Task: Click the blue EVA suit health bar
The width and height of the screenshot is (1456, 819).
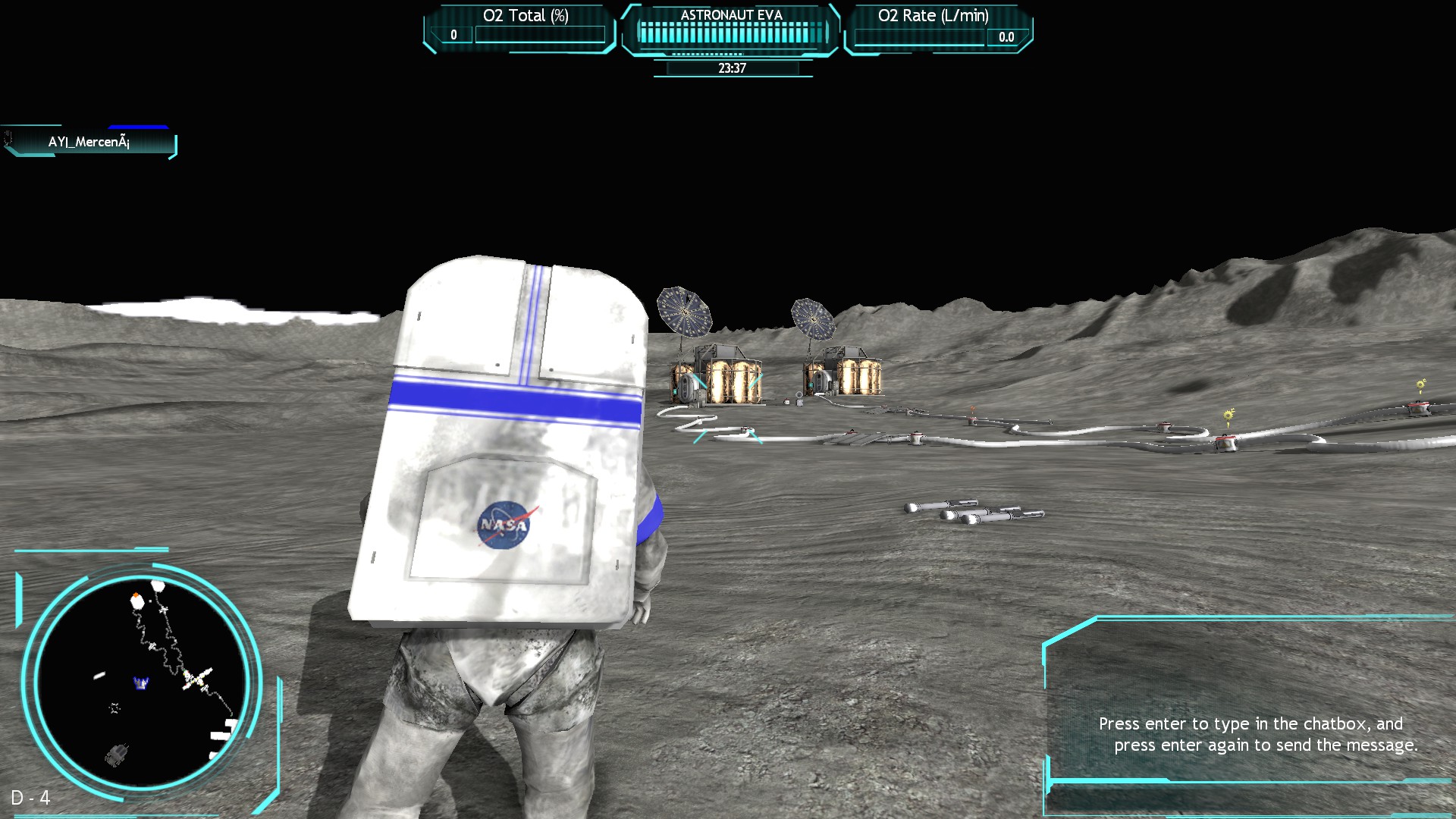Action: click(x=140, y=127)
